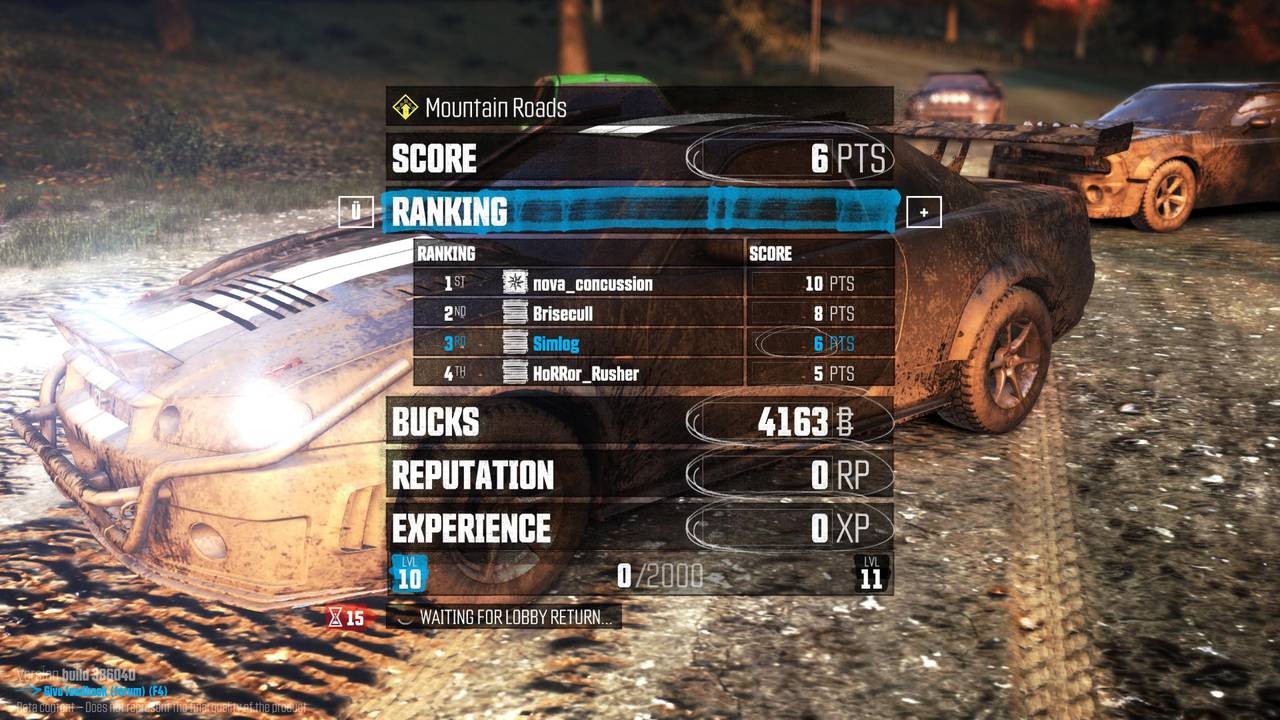The height and width of the screenshot is (720, 1280).
Task: Click the blue RANKING section header
Action: pyautogui.click(x=640, y=212)
